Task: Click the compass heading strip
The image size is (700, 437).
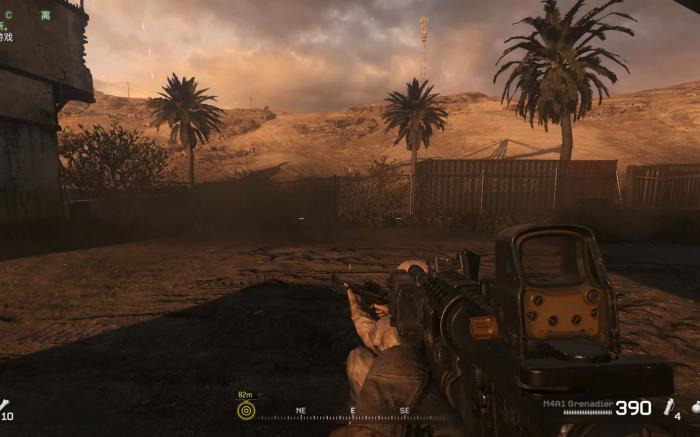Action: tap(352, 414)
